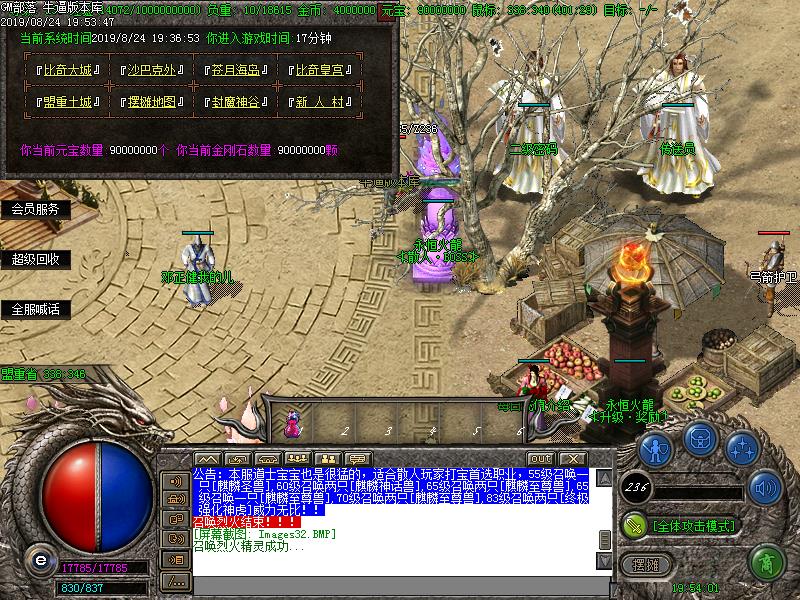
Task: Open the bag chest icon
Action: point(698,441)
